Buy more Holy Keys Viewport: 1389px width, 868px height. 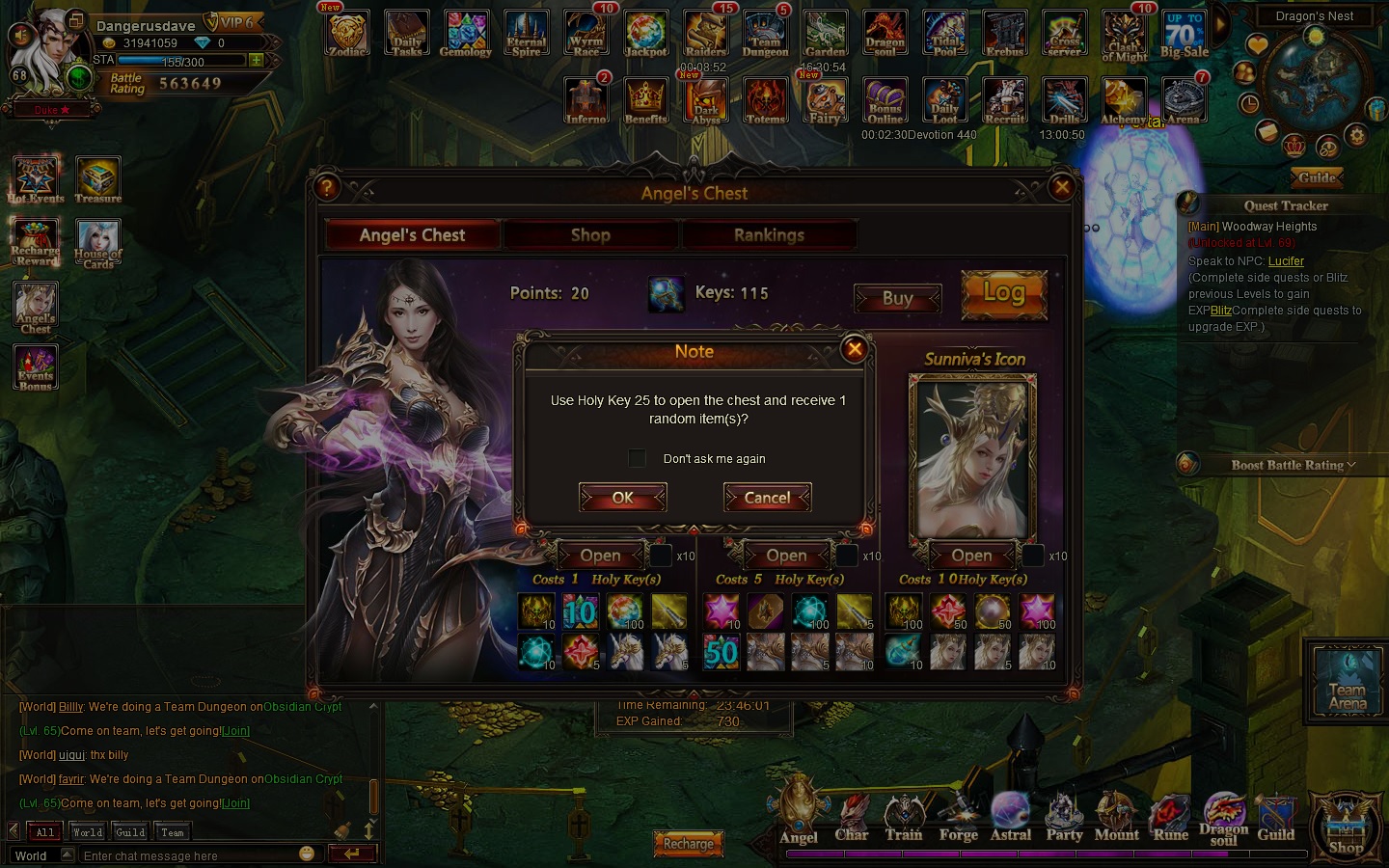click(897, 299)
